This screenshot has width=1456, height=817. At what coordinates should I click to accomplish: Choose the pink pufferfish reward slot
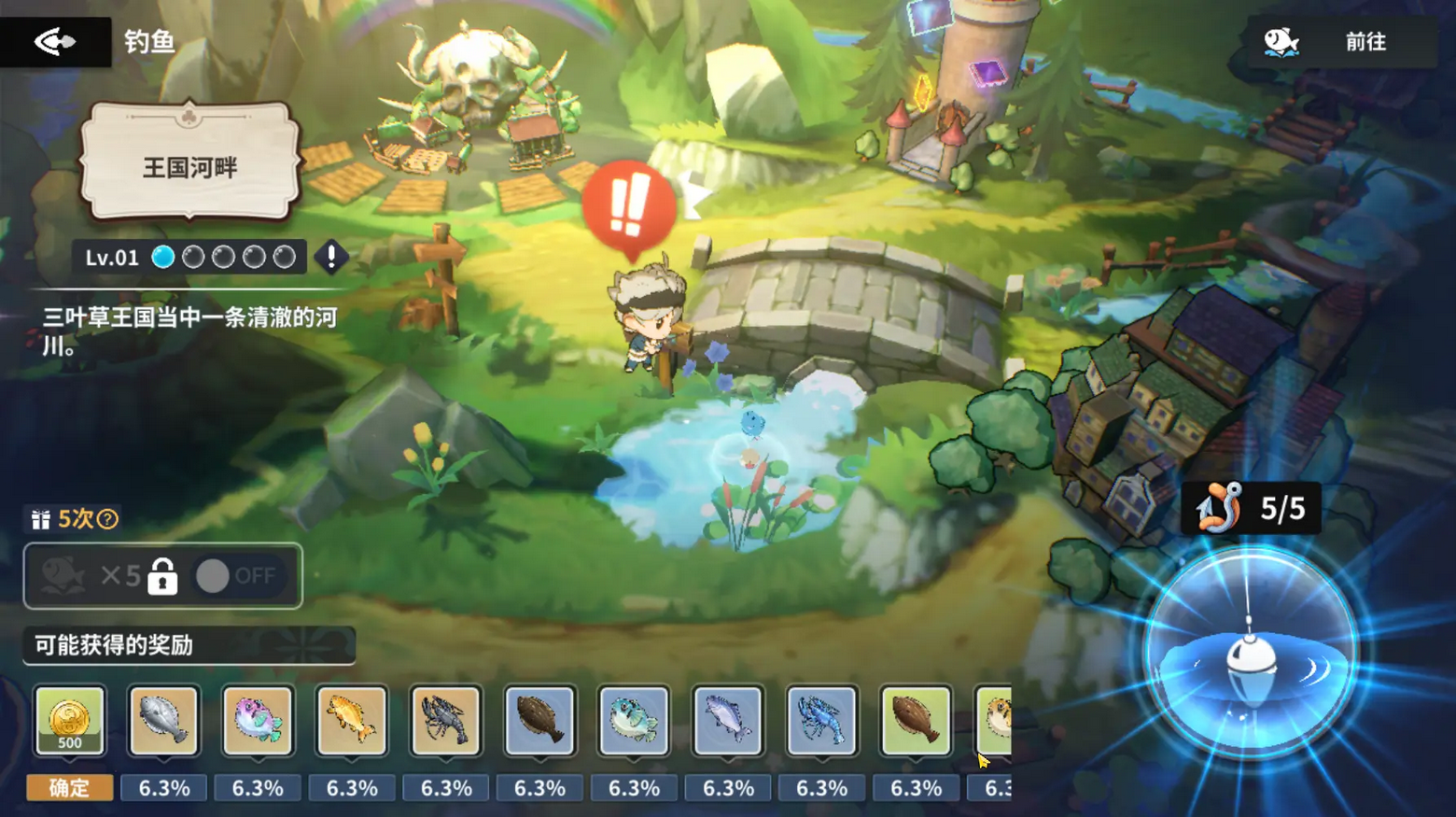tap(258, 720)
